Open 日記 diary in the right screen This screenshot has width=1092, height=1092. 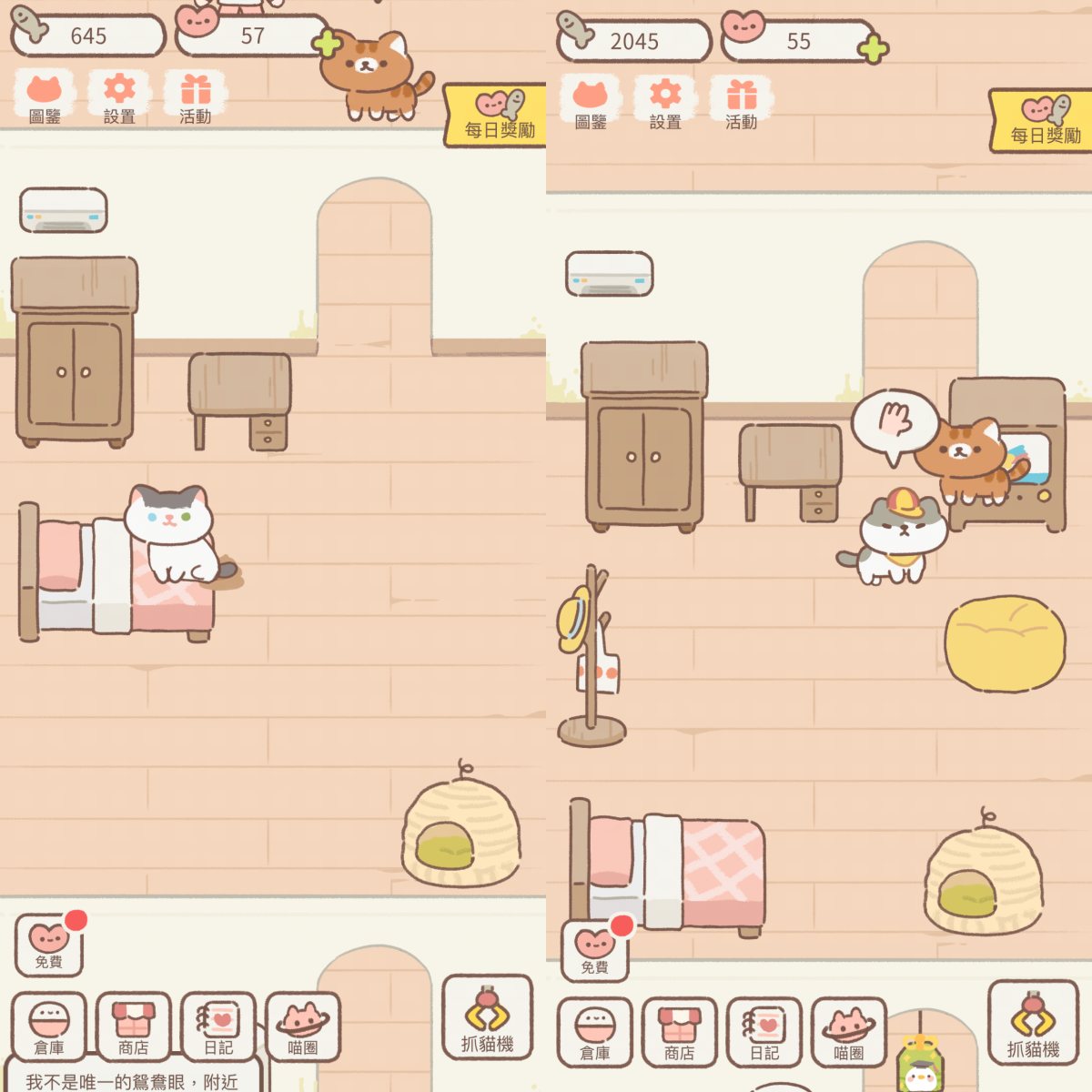coord(764,1032)
